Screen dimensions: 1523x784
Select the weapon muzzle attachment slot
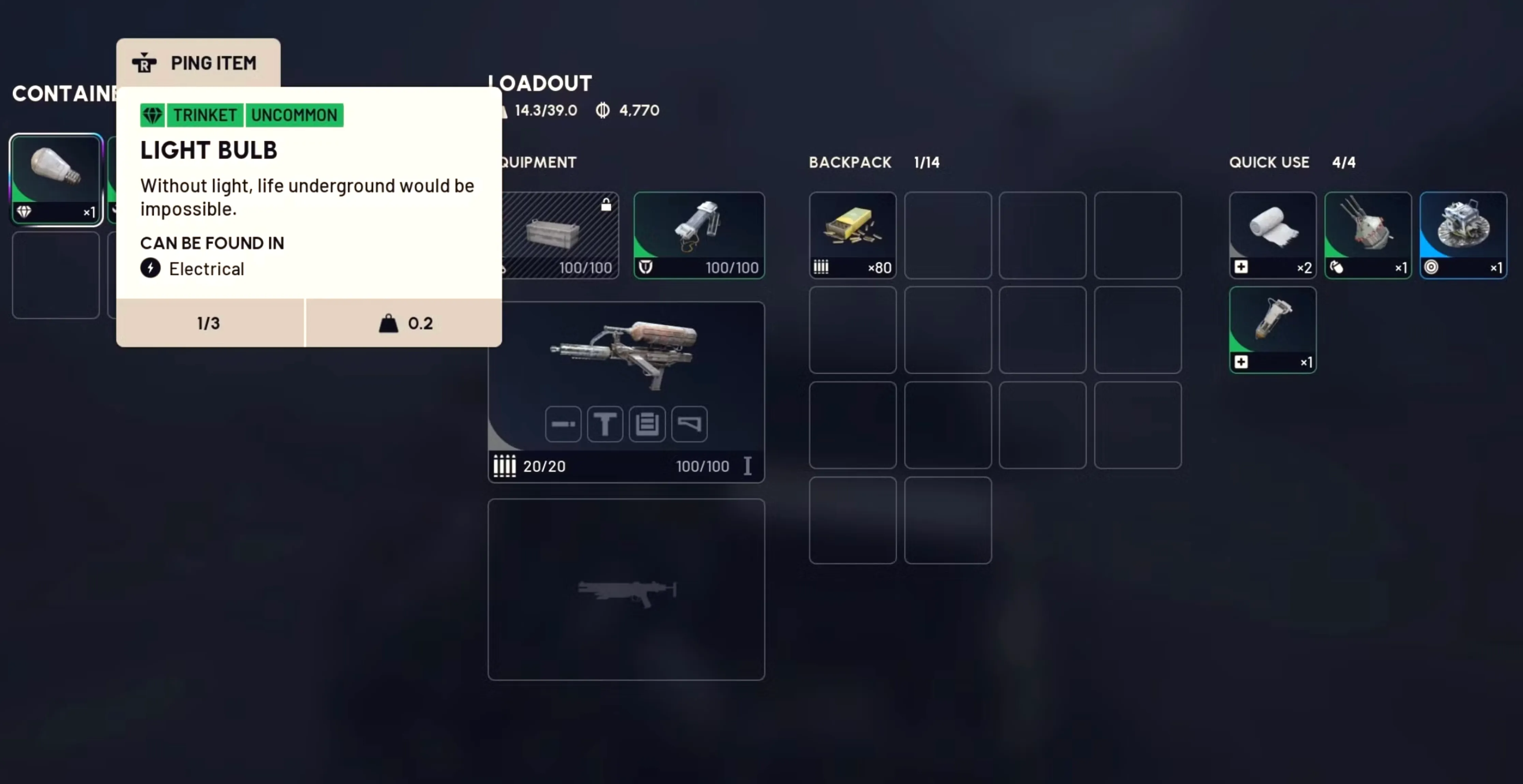(563, 424)
